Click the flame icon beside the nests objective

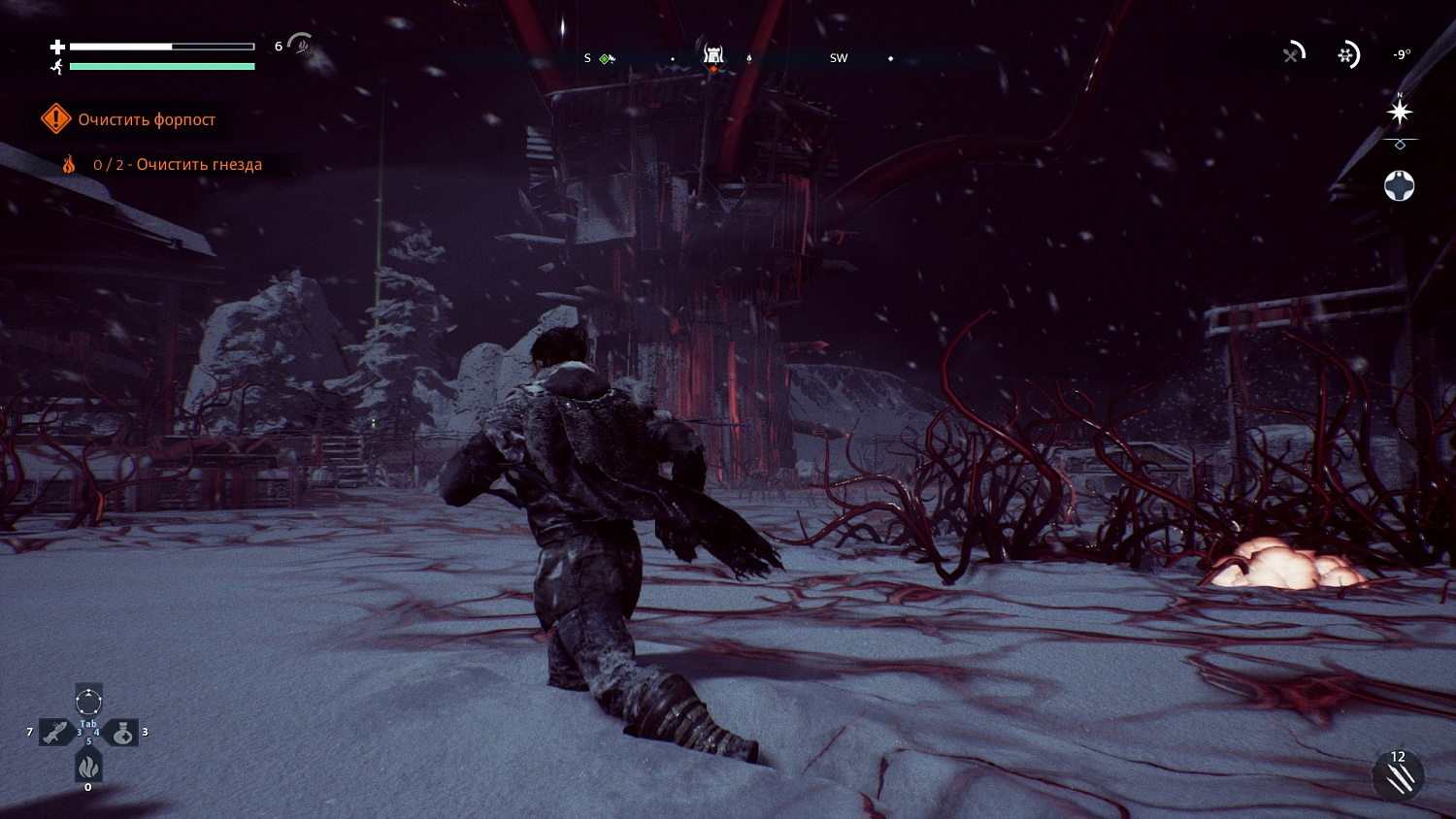[69, 164]
